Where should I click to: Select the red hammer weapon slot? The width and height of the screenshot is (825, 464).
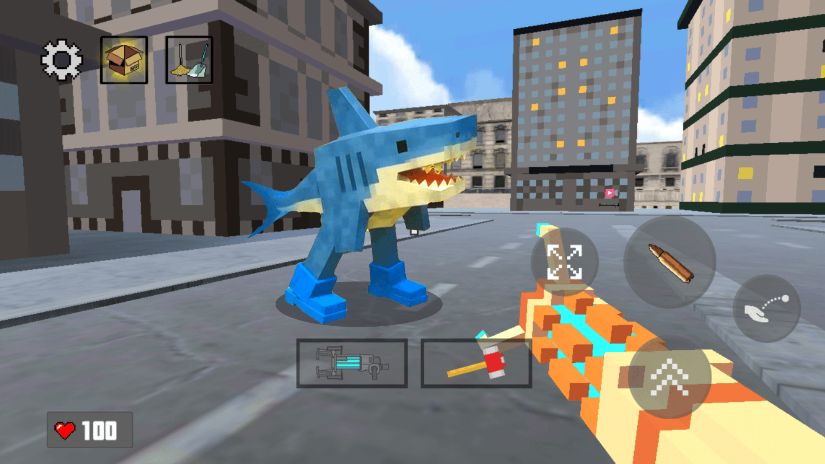point(475,363)
